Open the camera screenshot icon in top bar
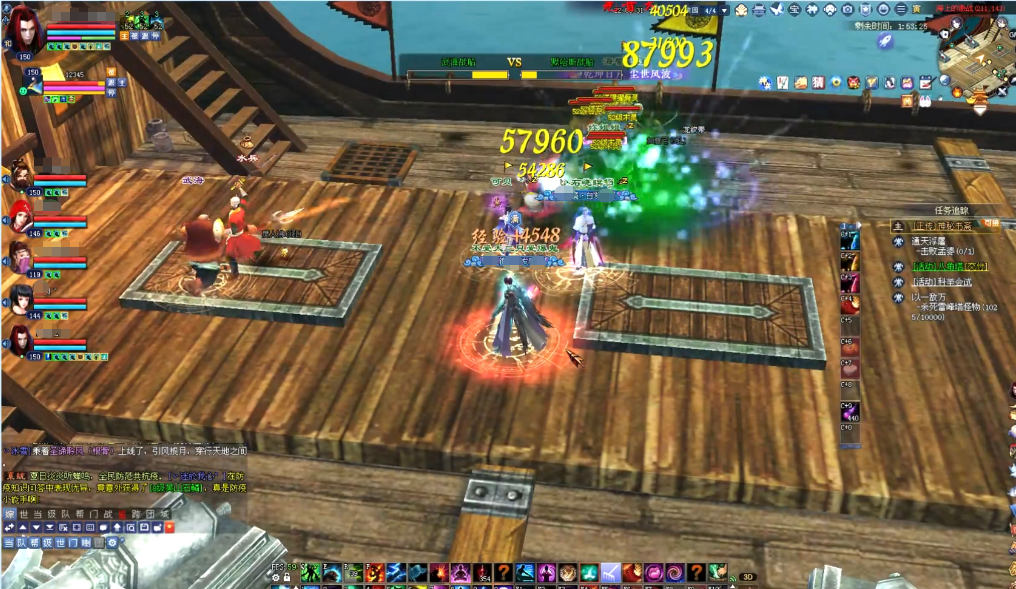 click(848, 10)
